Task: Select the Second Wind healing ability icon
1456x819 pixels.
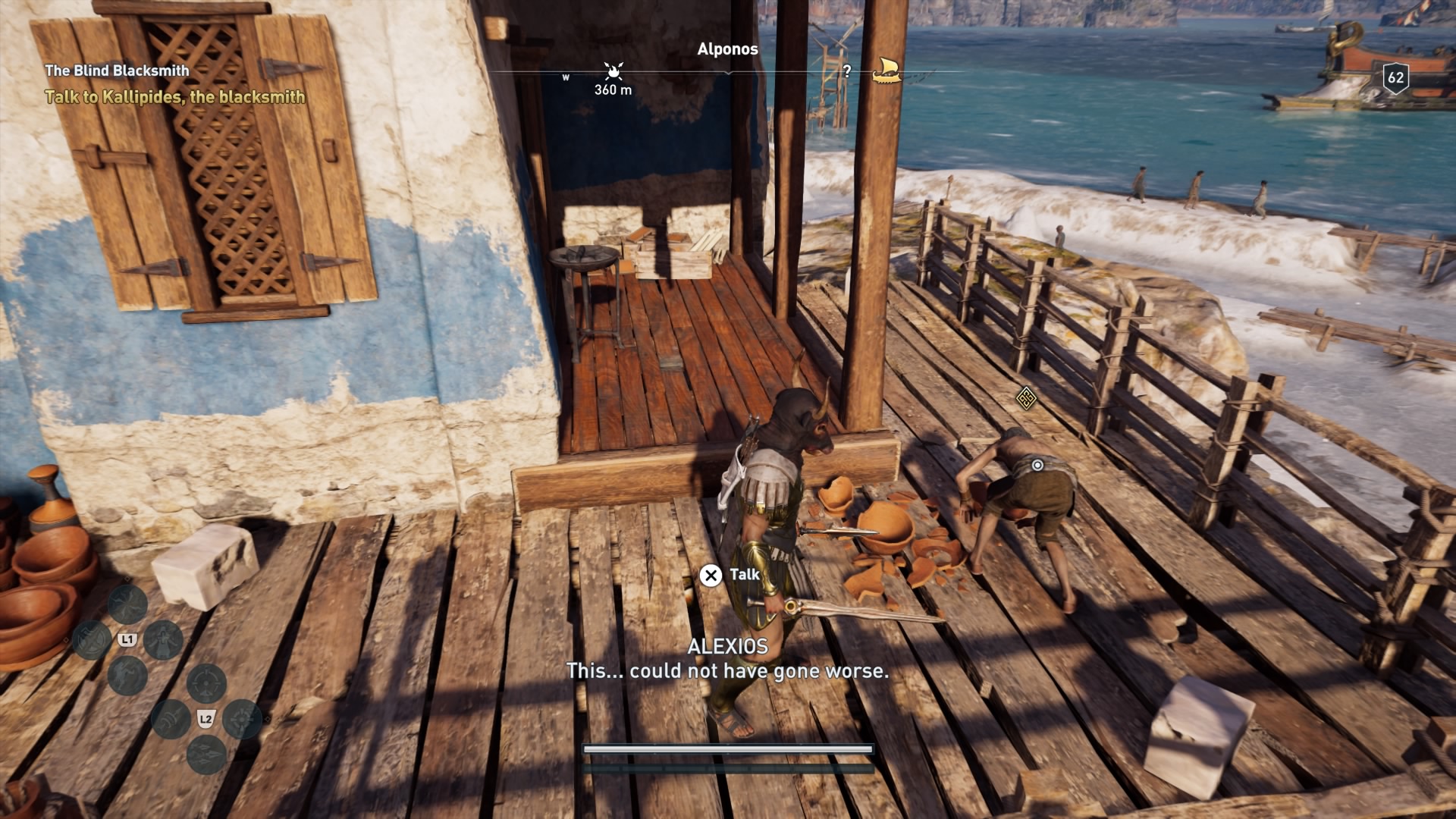Action: [x=163, y=640]
